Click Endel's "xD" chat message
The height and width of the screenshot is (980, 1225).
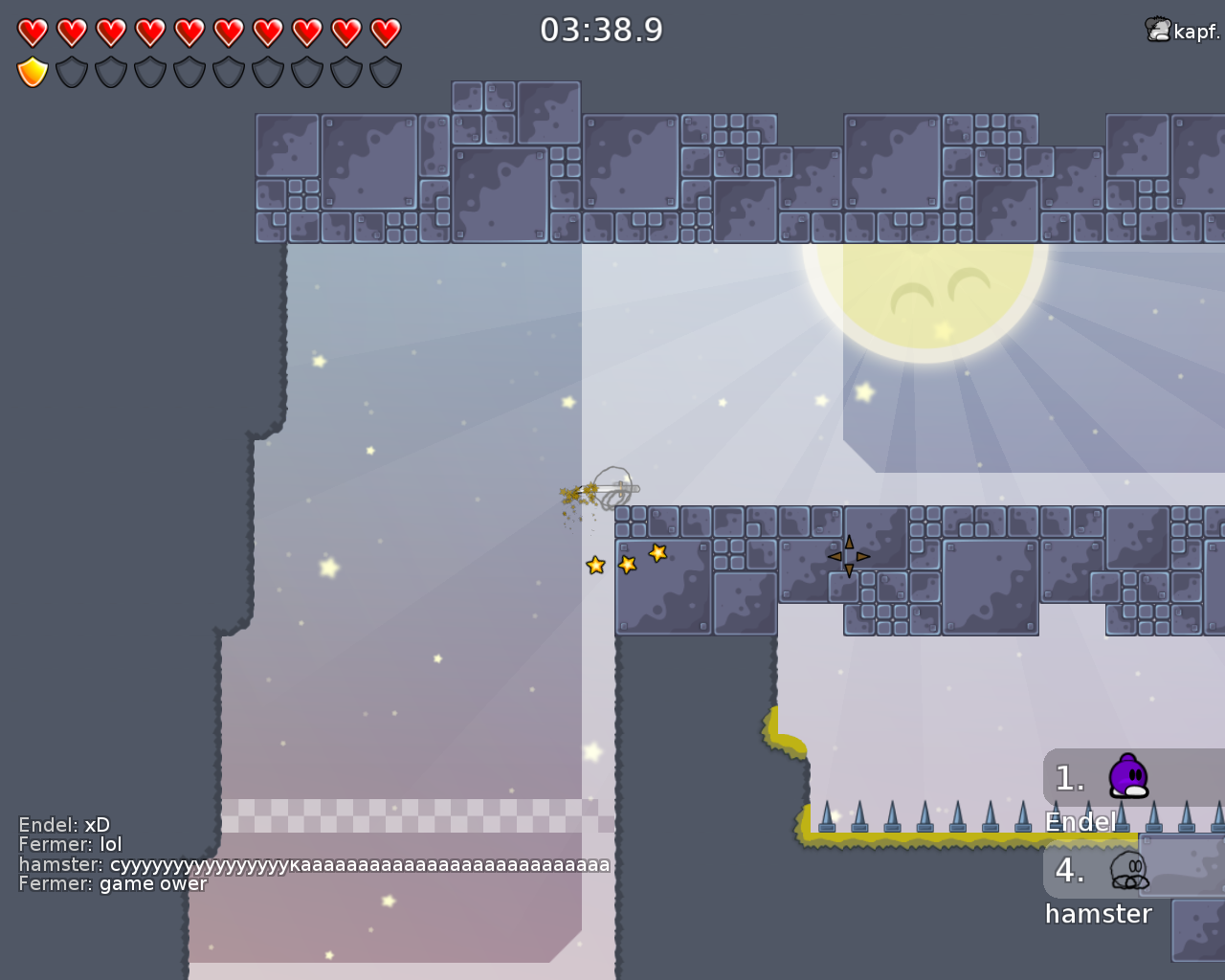(x=64, y=825)
